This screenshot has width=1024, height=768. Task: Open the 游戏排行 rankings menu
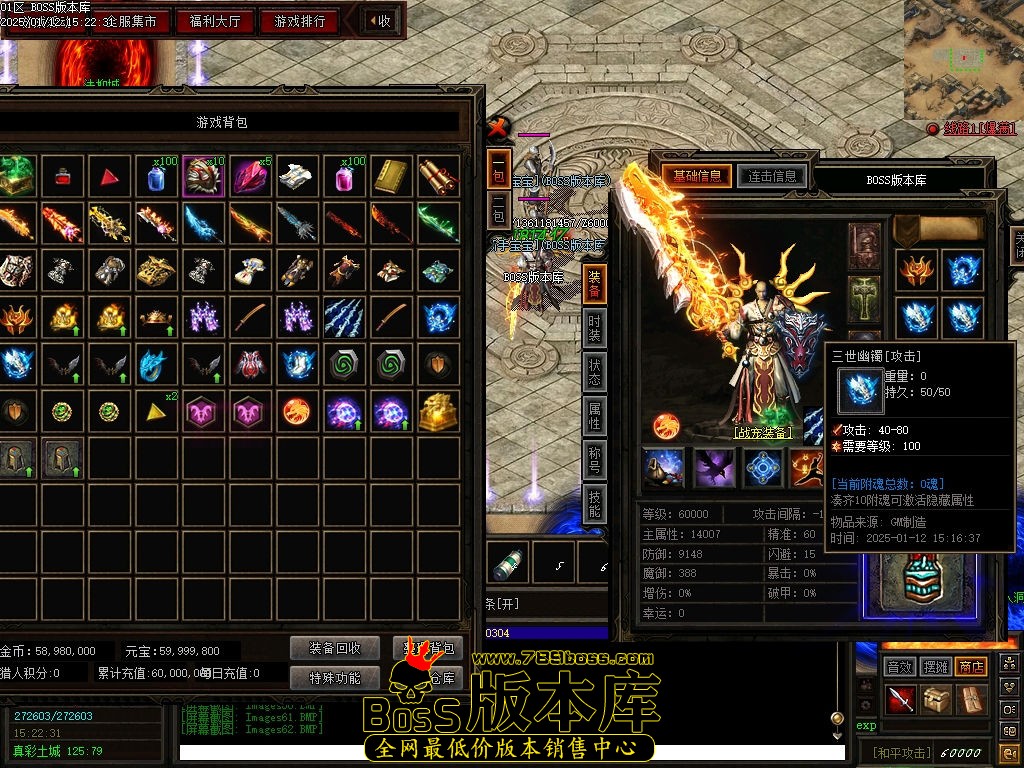[300, 21]
